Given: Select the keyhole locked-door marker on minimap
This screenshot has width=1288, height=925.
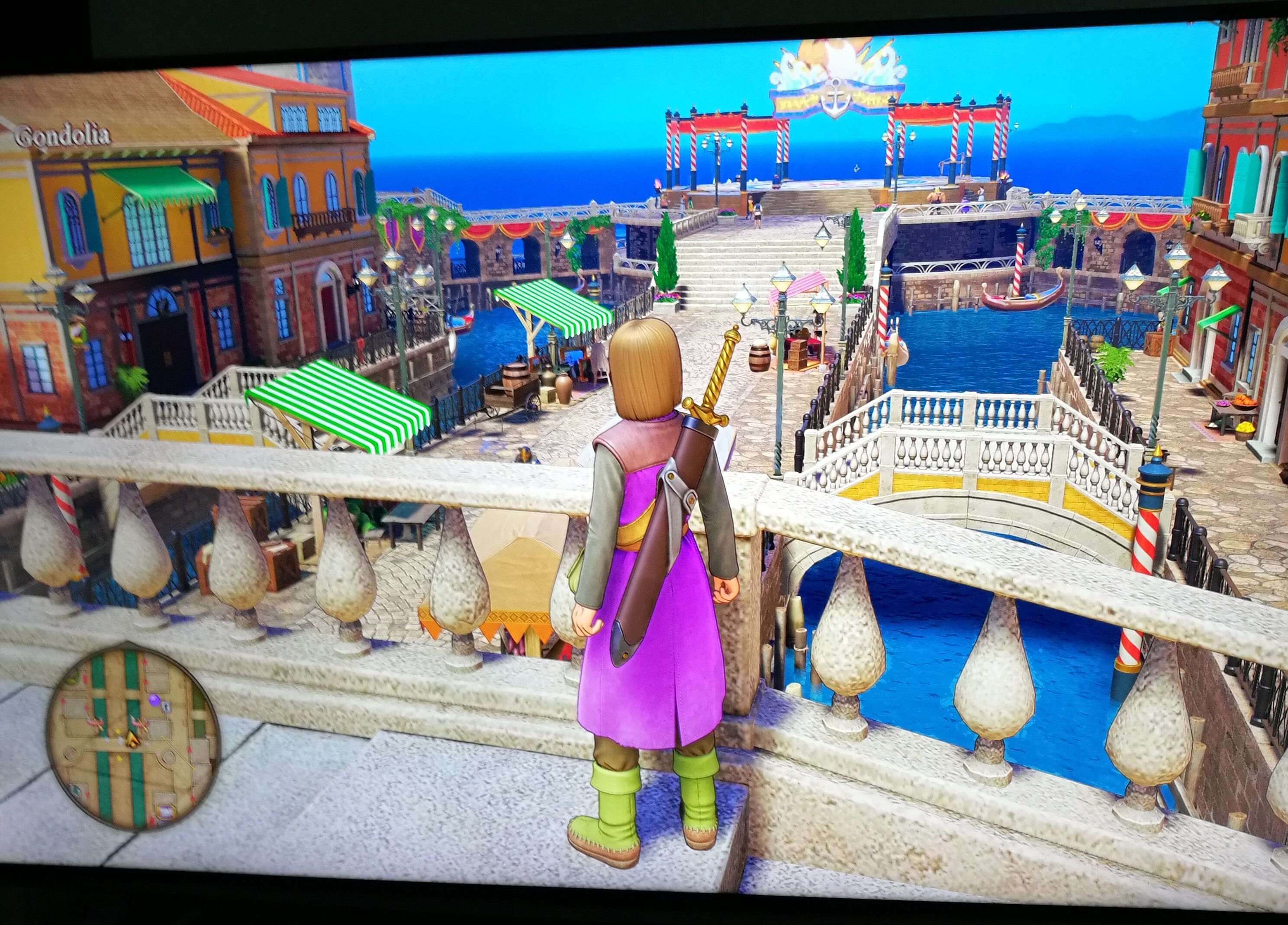Looking at the screenshot, I should pos(166,706).
